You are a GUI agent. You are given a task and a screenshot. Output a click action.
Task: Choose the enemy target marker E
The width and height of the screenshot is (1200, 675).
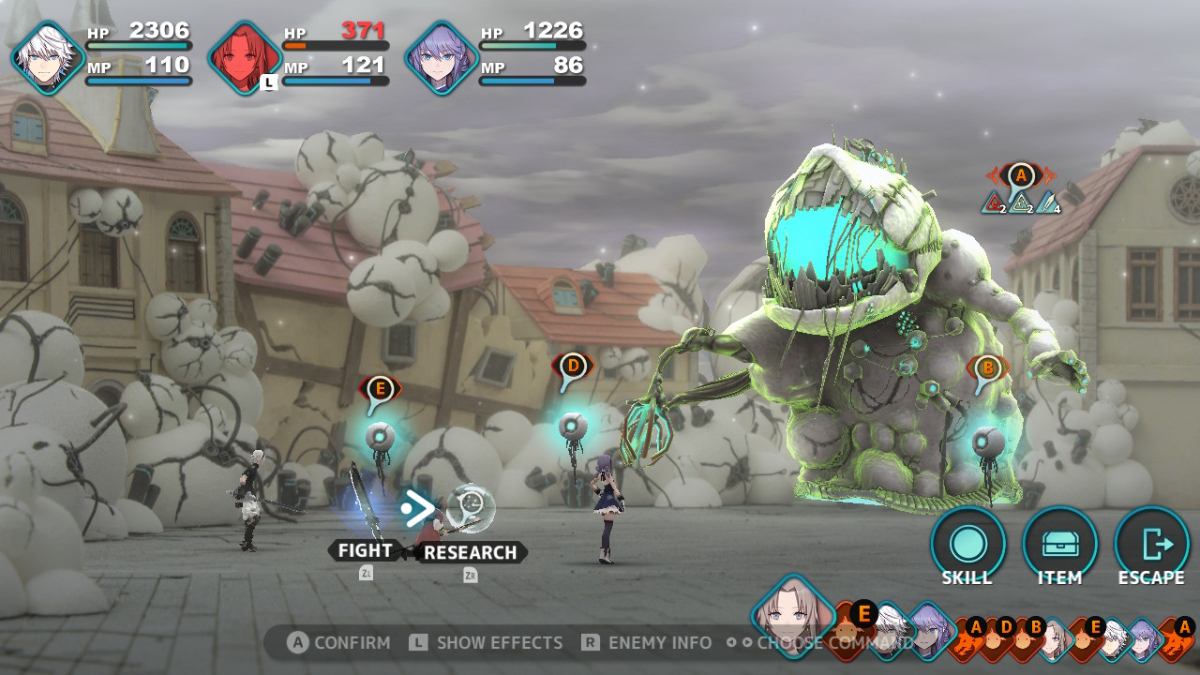tap(379, 389)
